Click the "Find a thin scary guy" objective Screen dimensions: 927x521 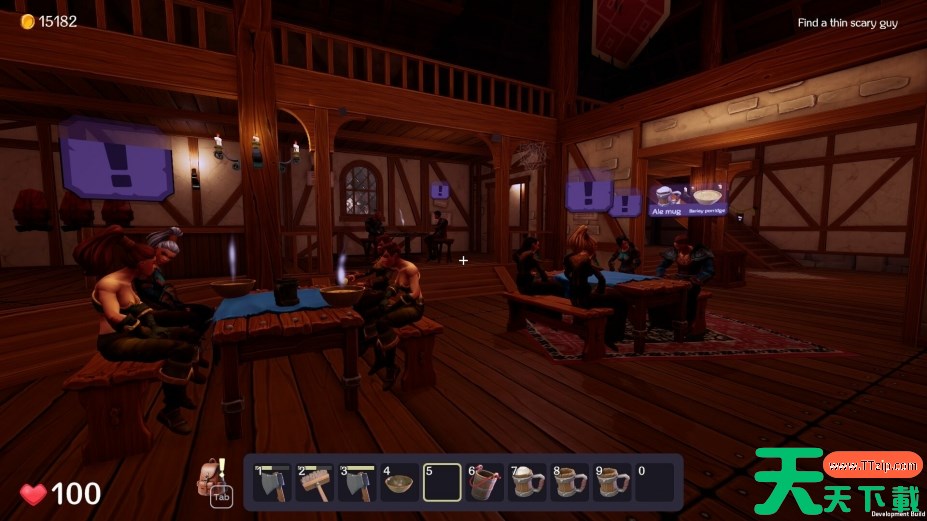(x=847, y=23)
